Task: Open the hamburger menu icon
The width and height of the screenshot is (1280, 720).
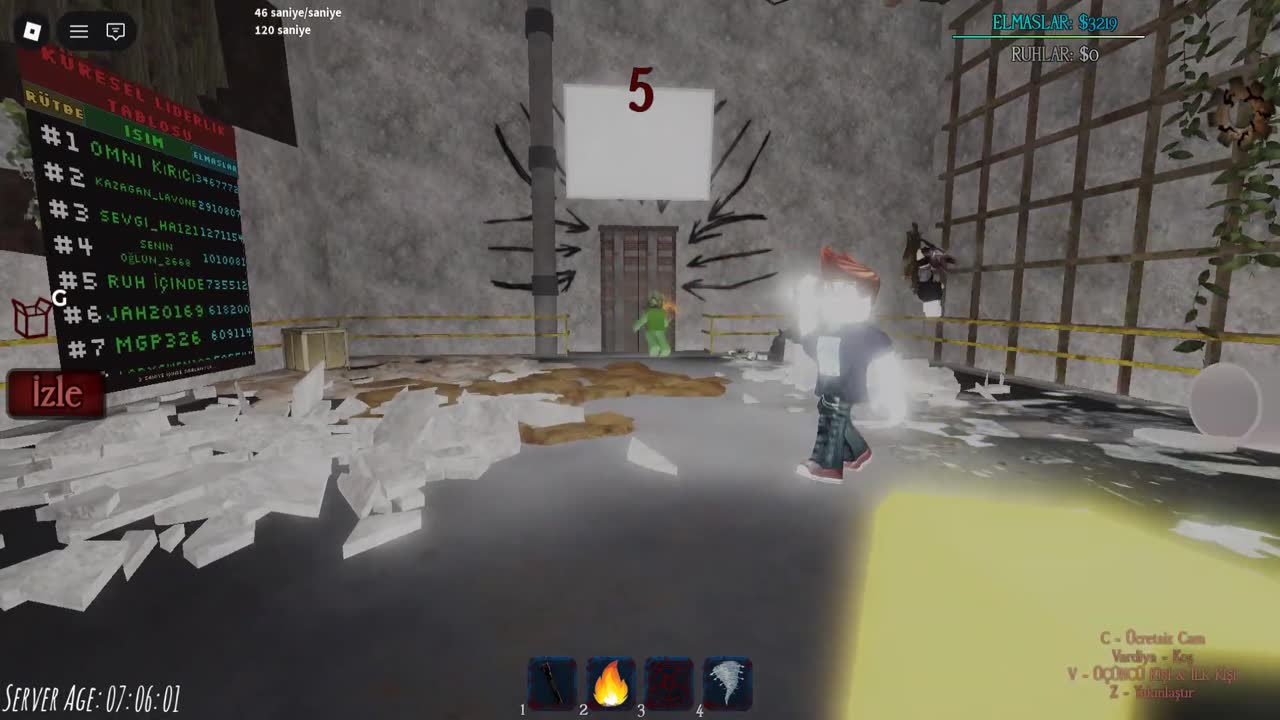Action: pyautogui.click(x=78, y=31)
